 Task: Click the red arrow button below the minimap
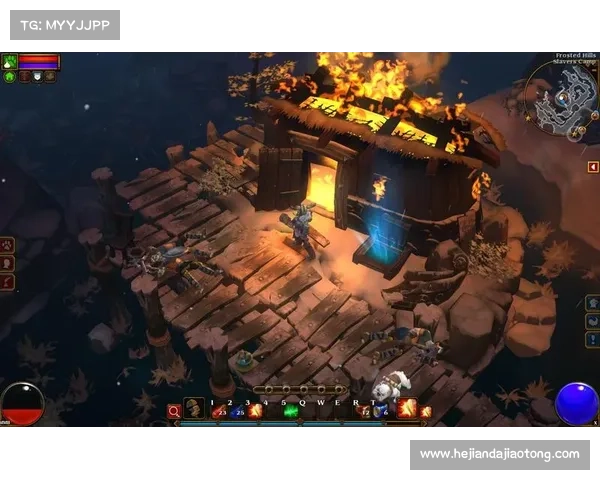coord(593,166)
